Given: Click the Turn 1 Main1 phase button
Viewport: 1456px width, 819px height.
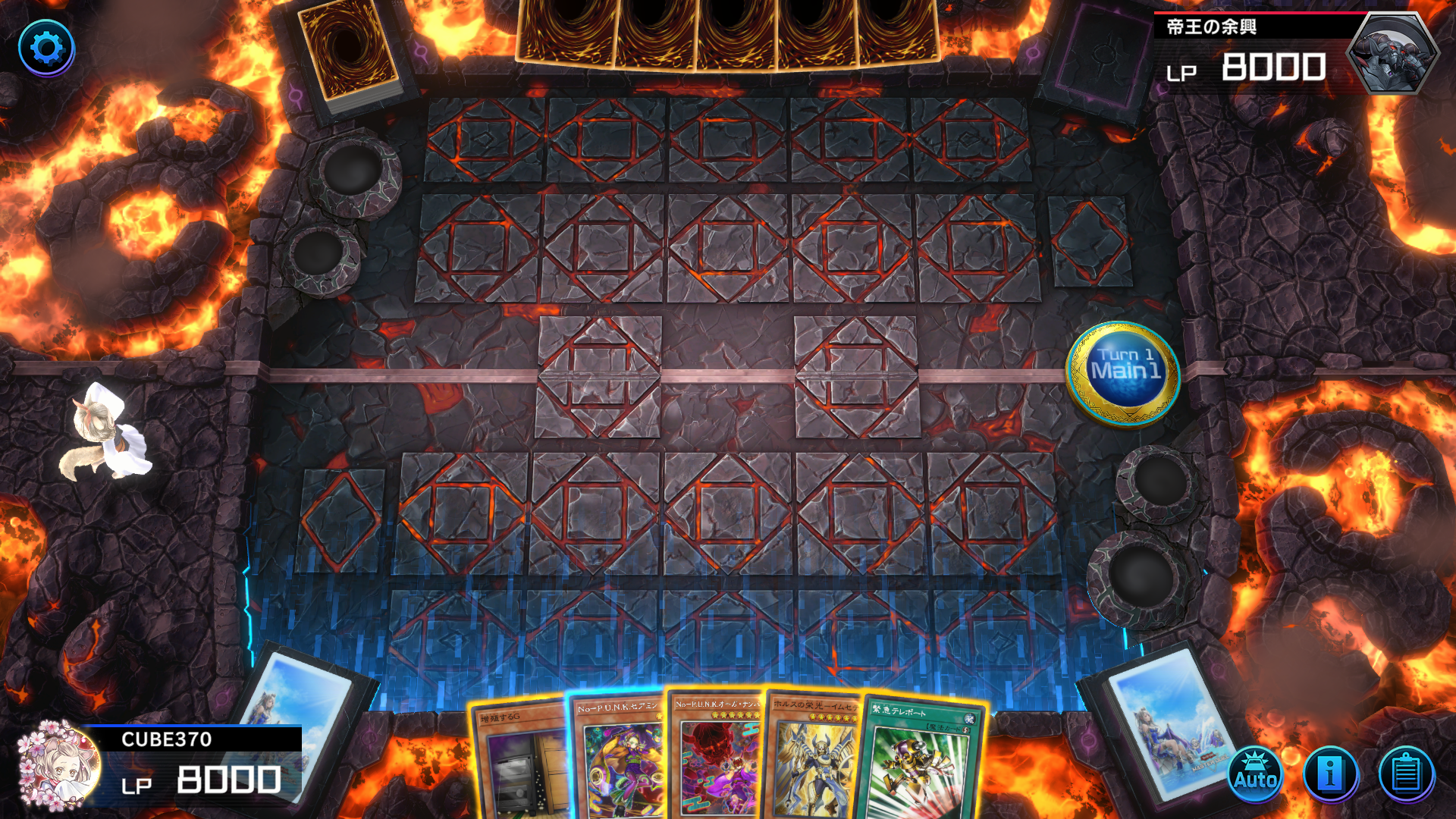Looking at the screenshot, I should point(1124,372).
